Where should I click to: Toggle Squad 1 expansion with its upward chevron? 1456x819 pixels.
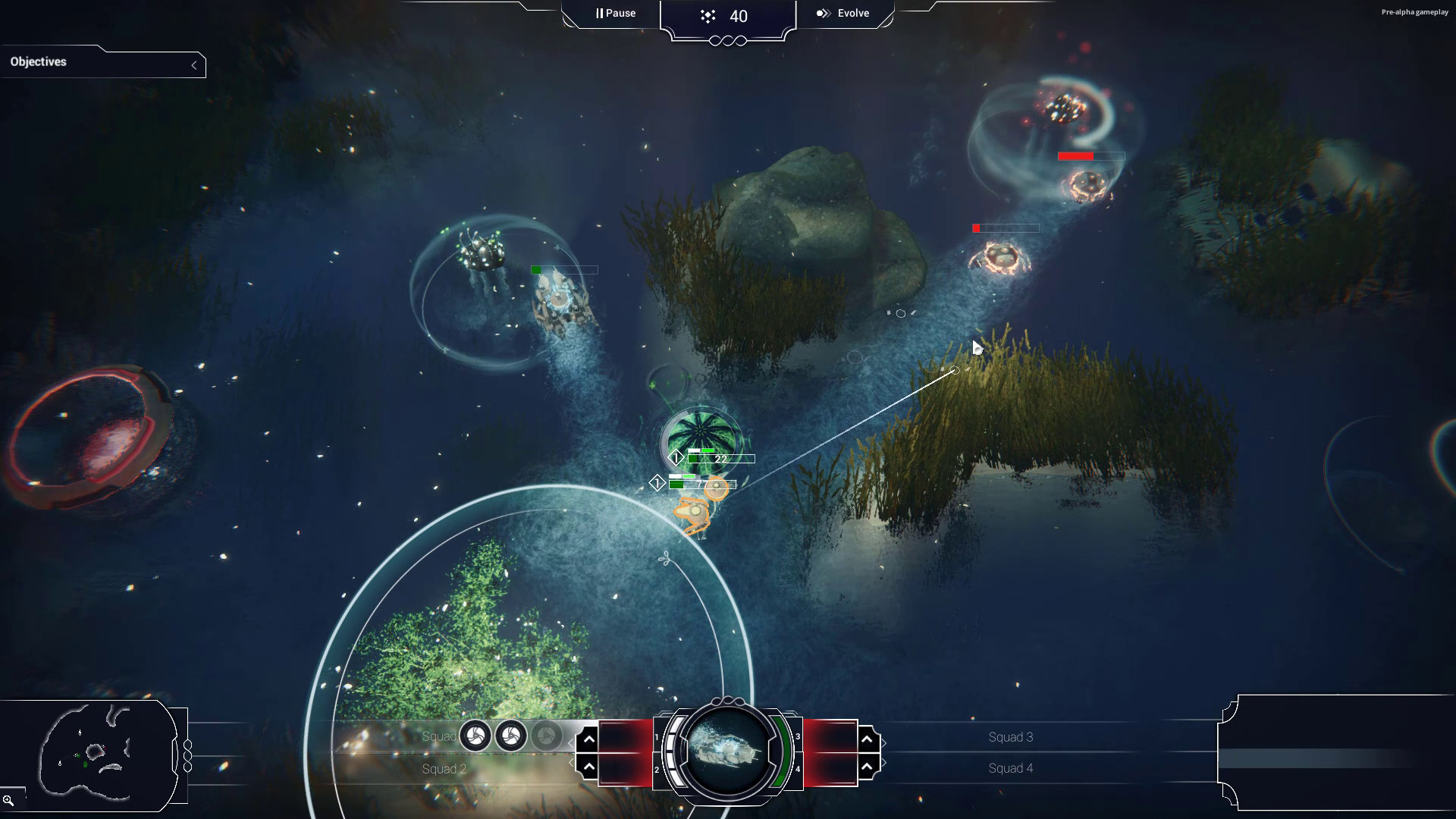coord(588,739)
